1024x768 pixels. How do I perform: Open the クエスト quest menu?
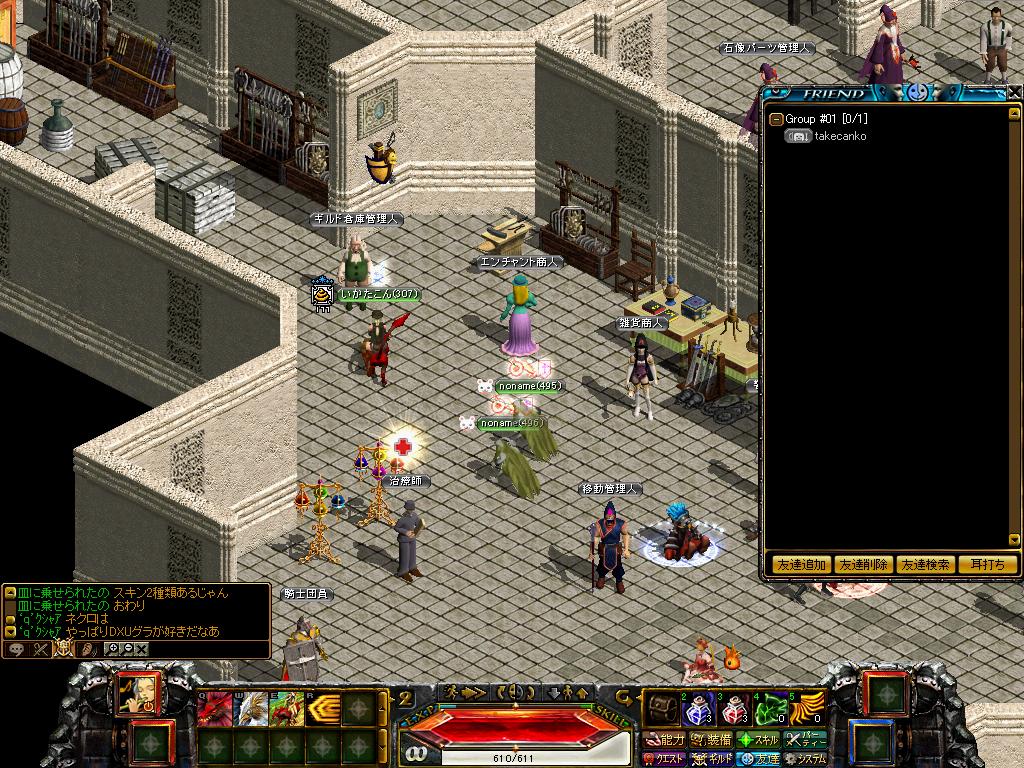click(664, 759)
